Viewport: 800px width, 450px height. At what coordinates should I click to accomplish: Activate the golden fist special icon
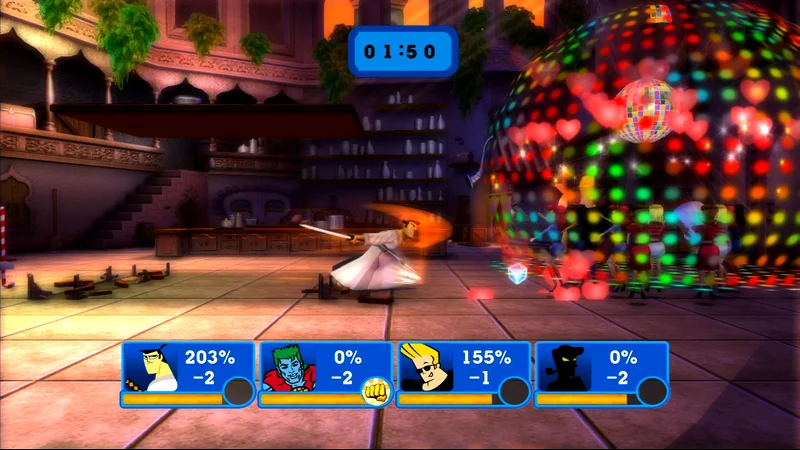[x=375, y=391]
